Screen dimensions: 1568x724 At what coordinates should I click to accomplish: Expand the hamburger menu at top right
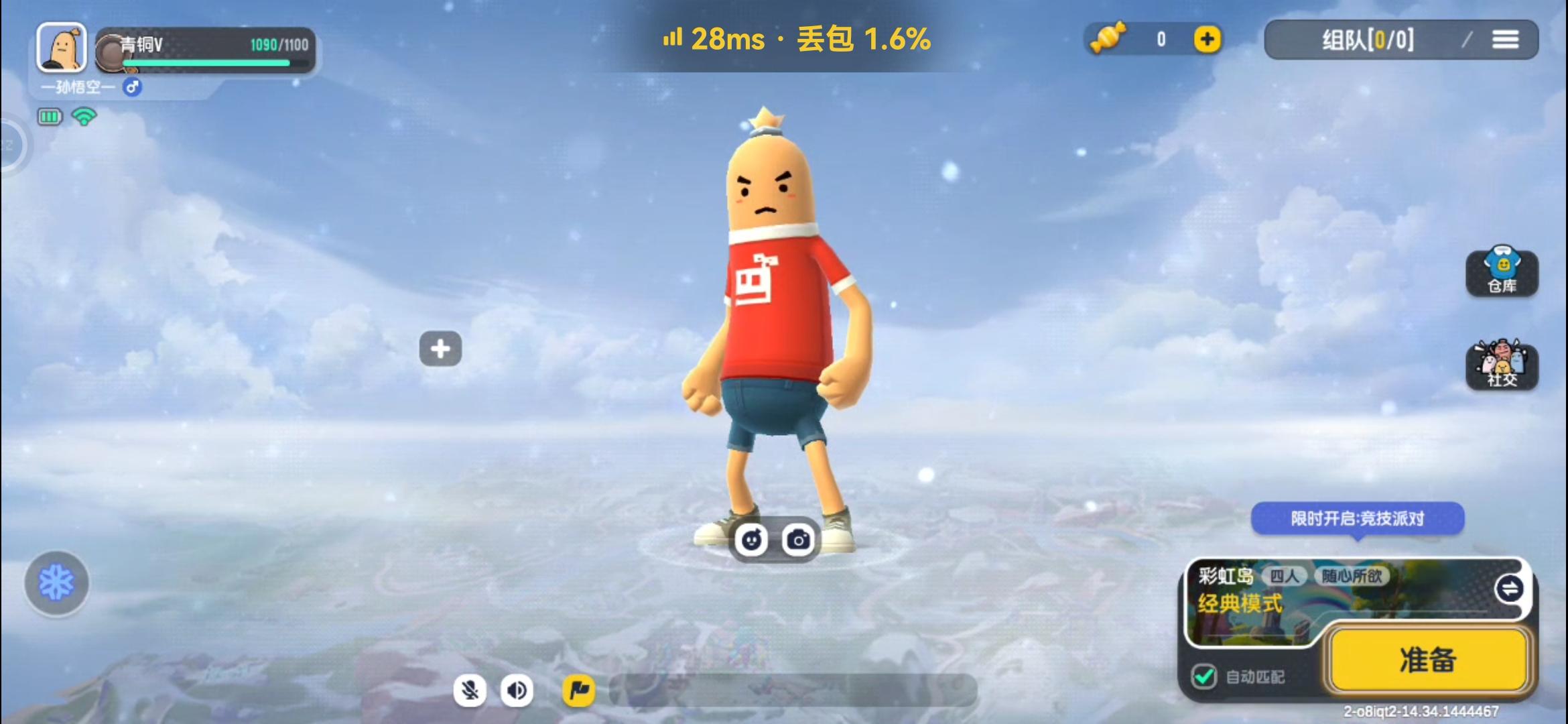1507,39
